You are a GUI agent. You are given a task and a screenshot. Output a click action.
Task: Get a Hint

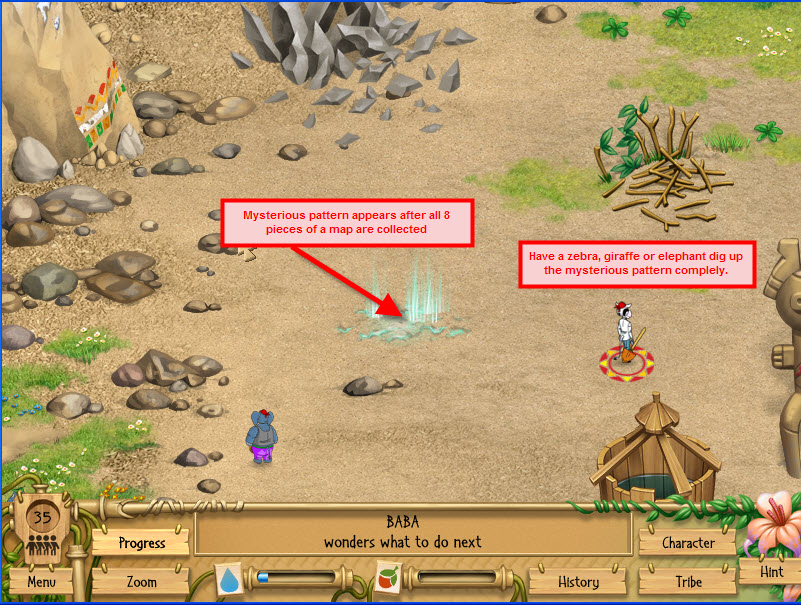pyautogui.click(x=771, y=573)
